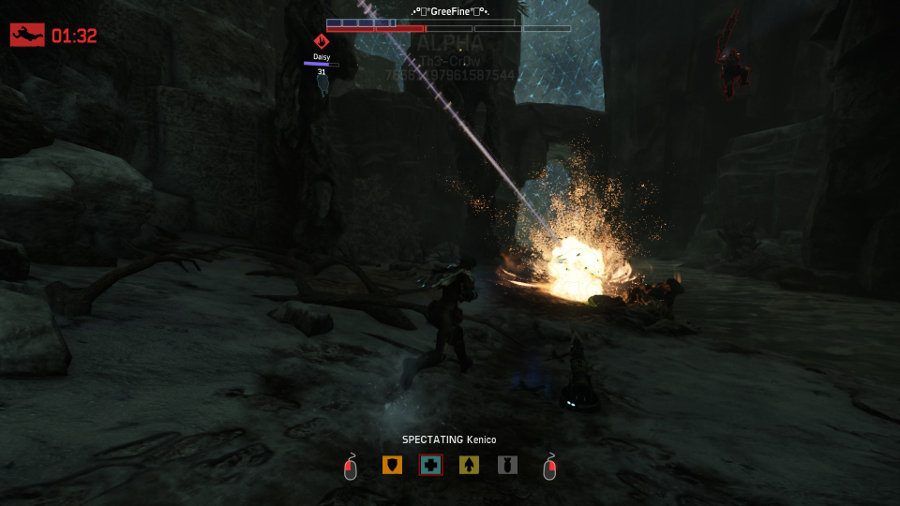The image size is (900, 506).
Task: Choose the gray bomb class icon
Action: click(x=507, y=465)
